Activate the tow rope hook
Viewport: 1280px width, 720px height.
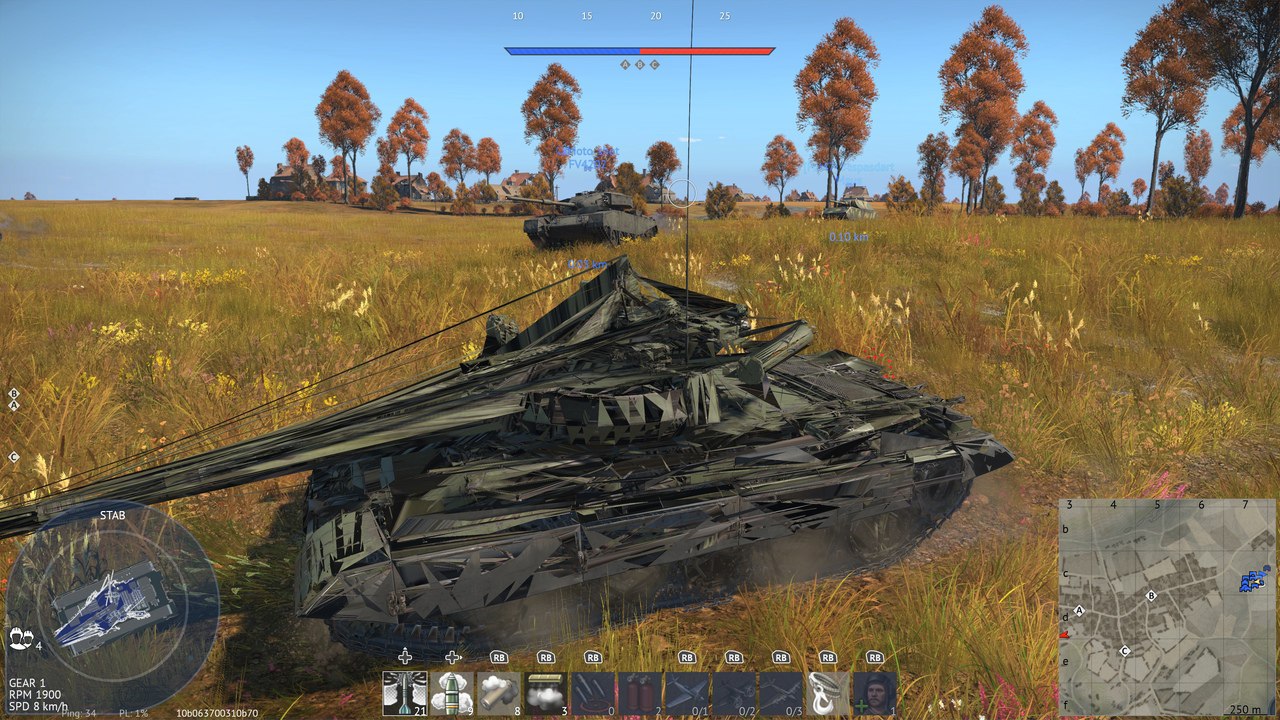pos(828,692)
